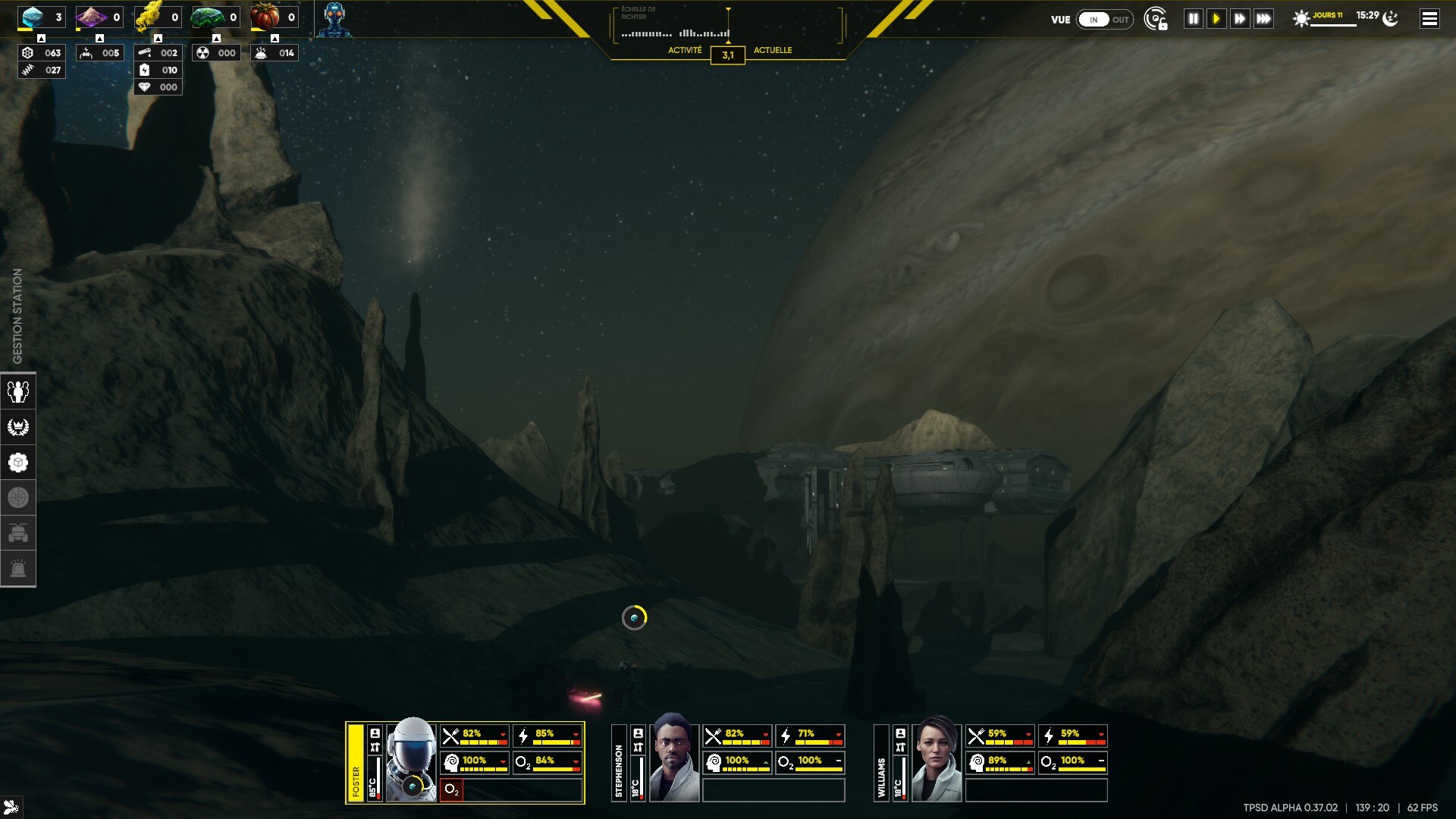Click the sleeping moon icon
Image resolution: width=1456 pixels, height=819 pixels.
1391,18
